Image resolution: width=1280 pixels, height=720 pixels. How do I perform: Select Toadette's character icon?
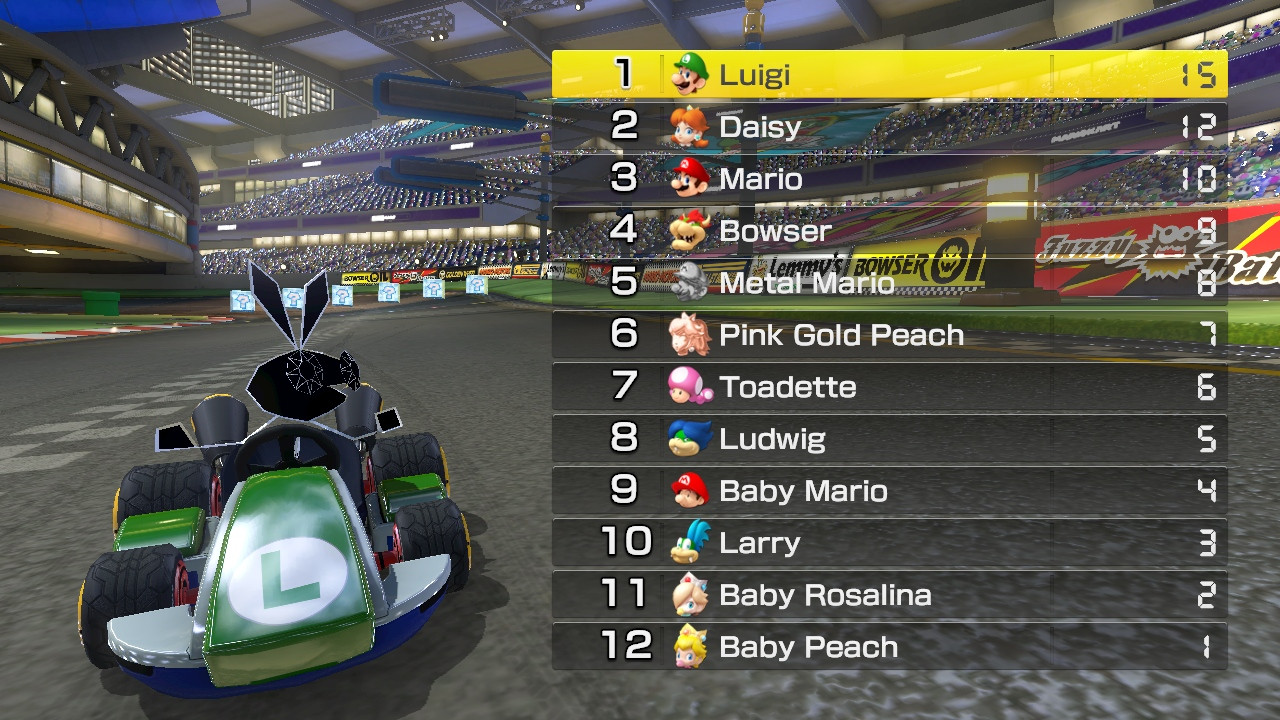(x=688, y=387)
